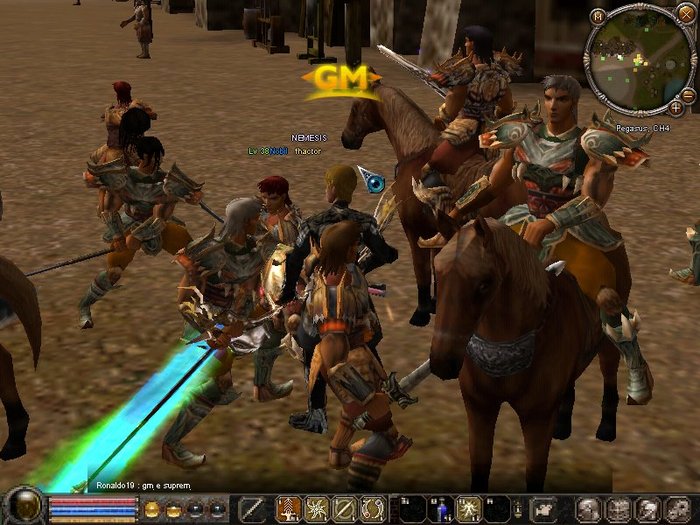Open the large map with the M button

pos(598,15)
